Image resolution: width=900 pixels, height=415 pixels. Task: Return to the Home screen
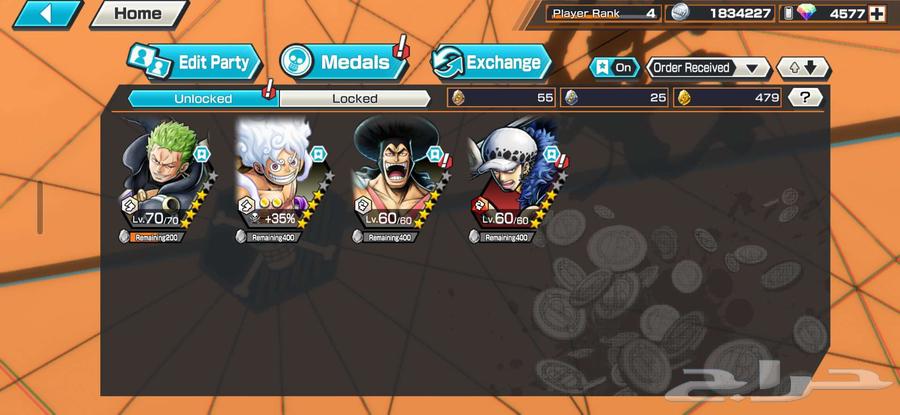pos(138,14)
